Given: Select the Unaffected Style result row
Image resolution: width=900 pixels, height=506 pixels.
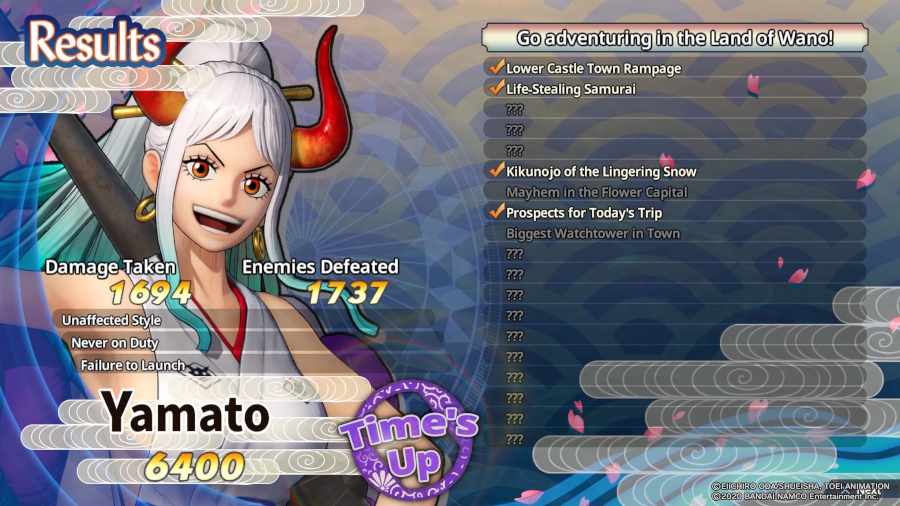Looking at the screenshot, I should (x=111, y=320).
